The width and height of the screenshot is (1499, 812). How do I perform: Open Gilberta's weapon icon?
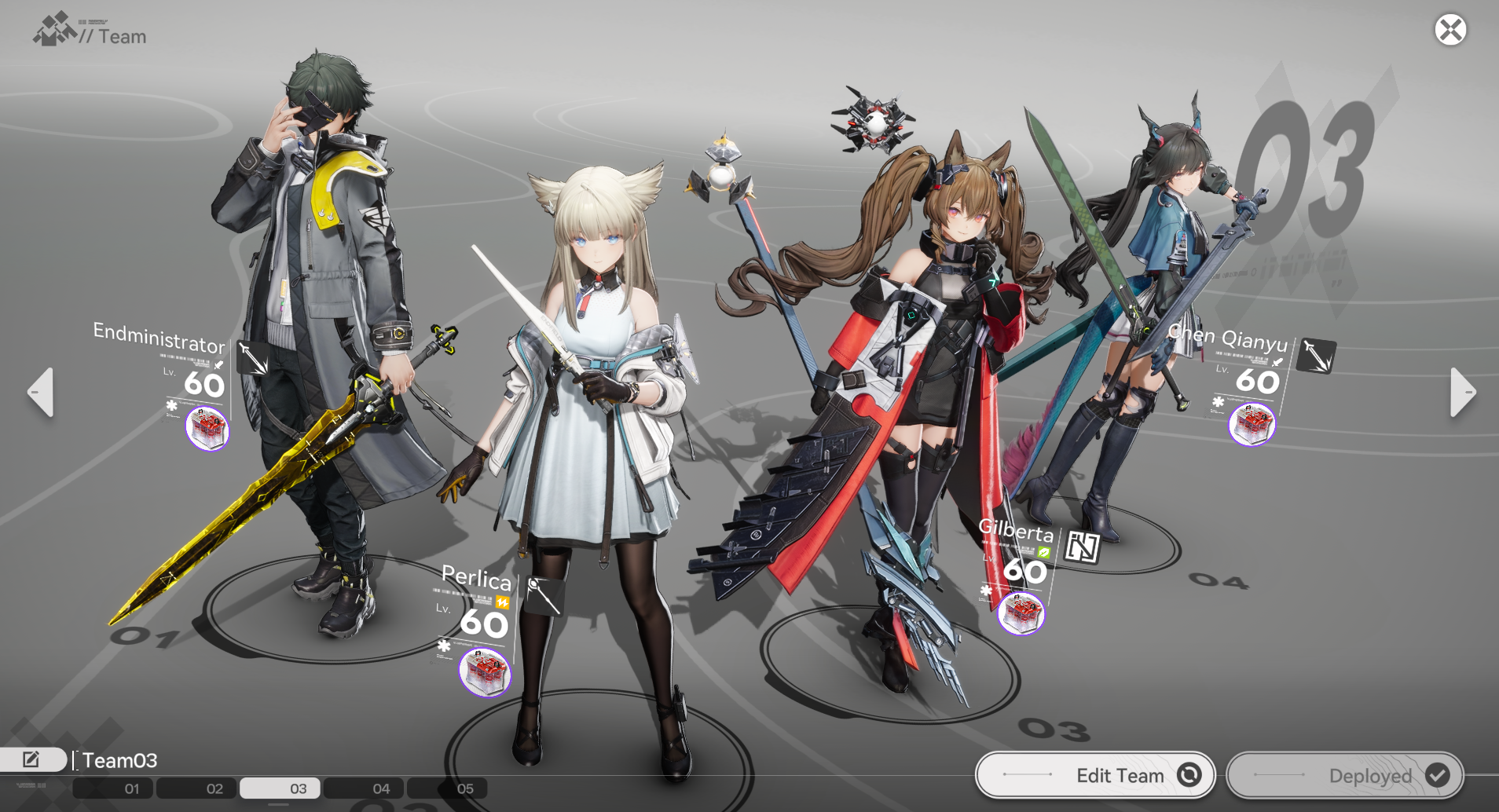coord(1082,547)
